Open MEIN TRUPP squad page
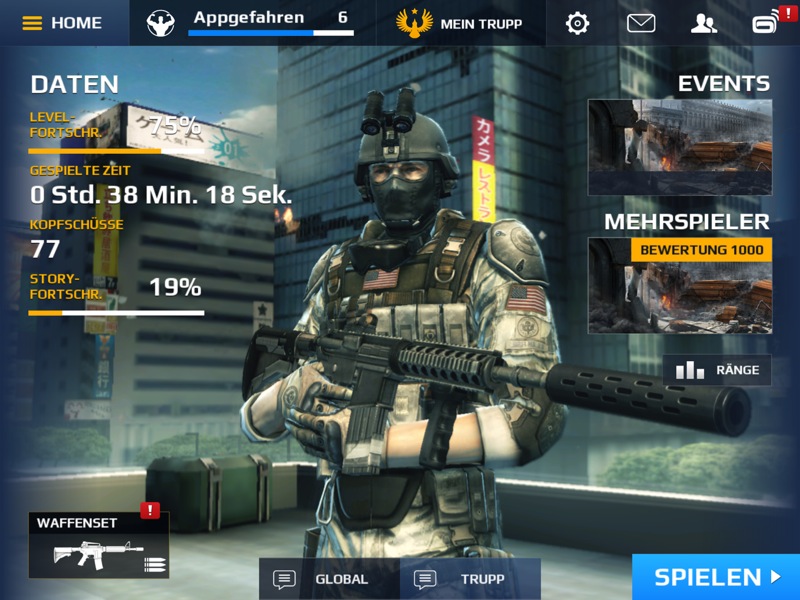 (460, 22)
